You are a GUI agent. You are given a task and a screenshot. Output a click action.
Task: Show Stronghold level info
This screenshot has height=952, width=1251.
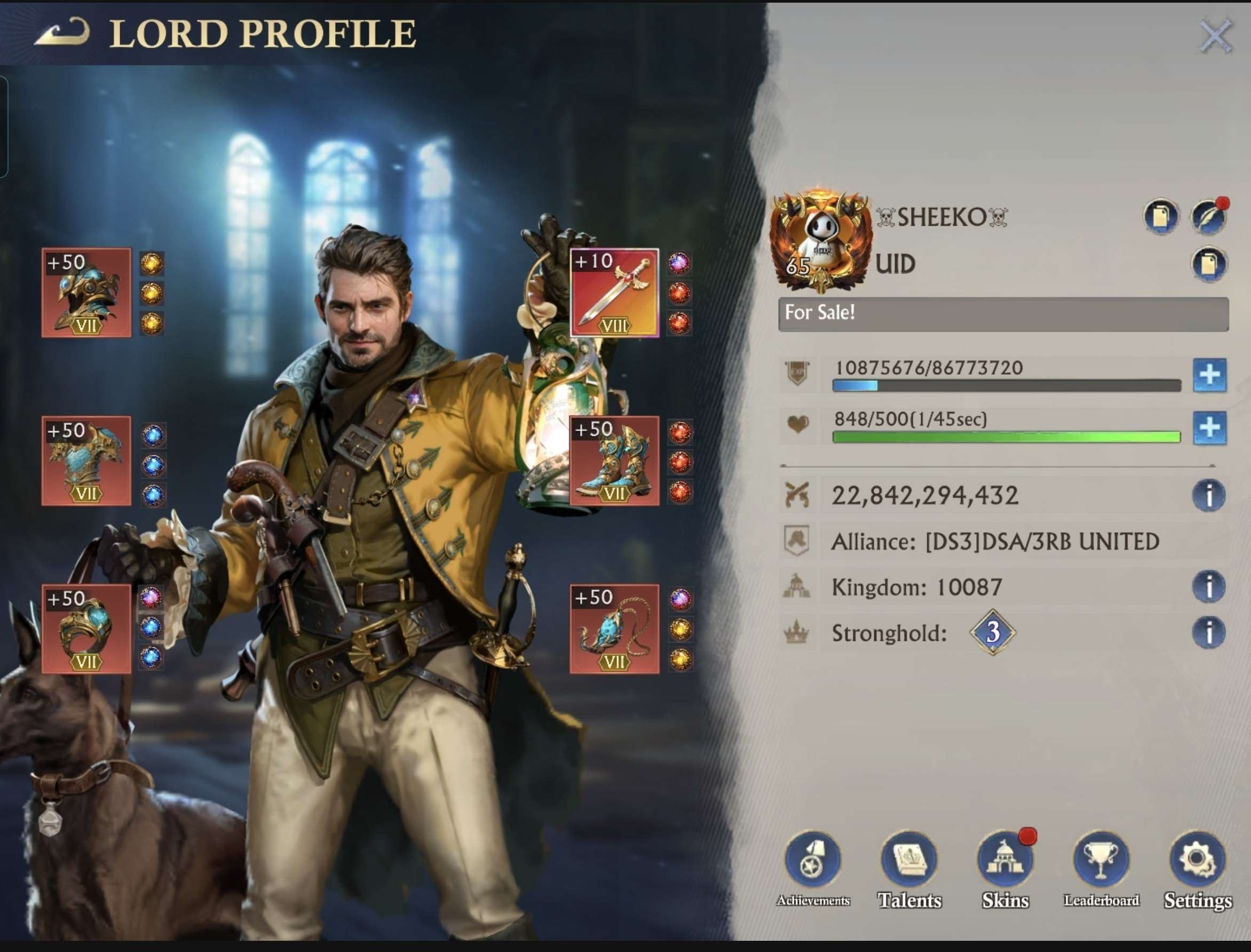[x=1210, y=633]
